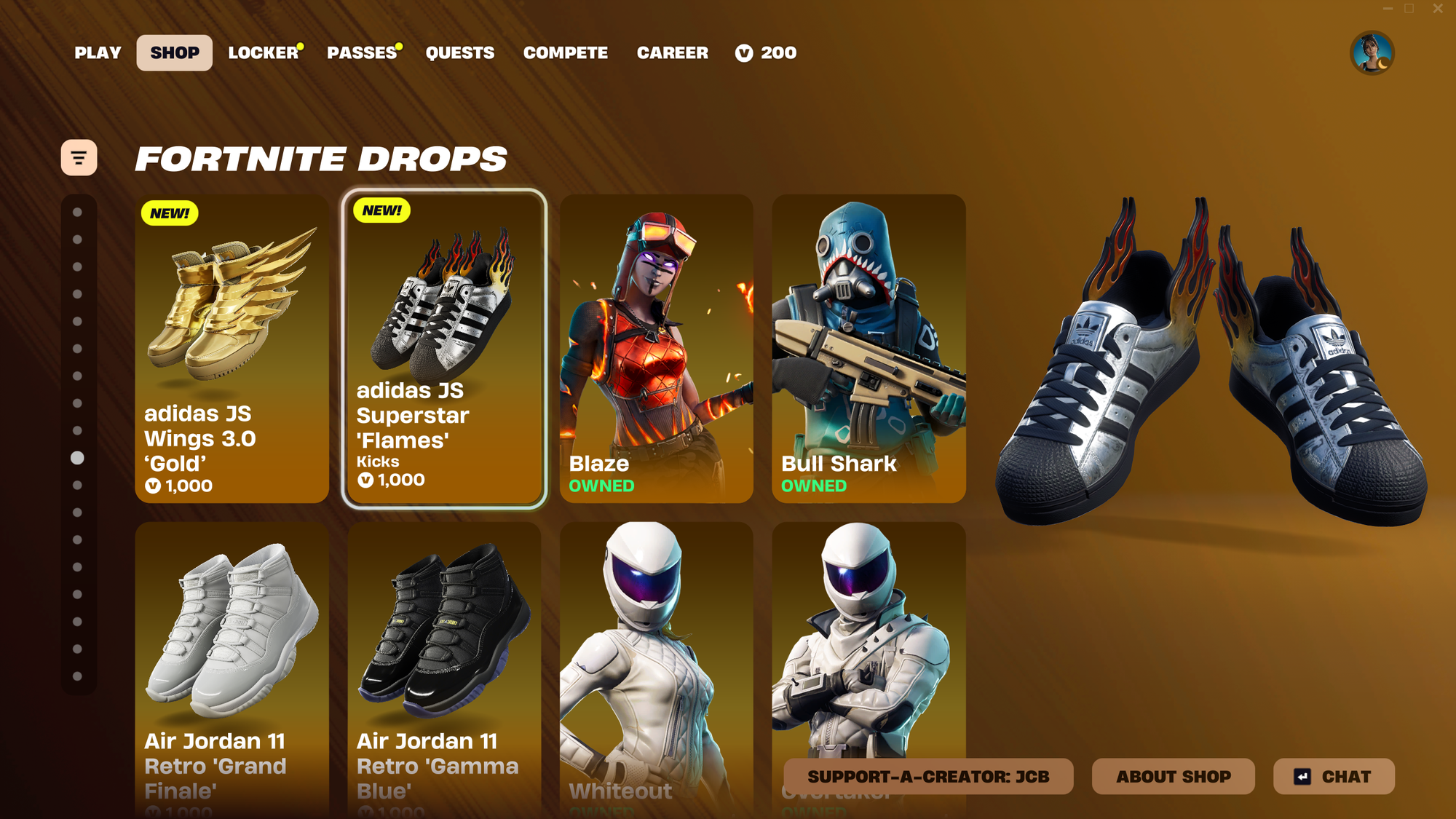Image resolution: width=1456 pixels, height=819 pixels.
Task: Open the COMPETE menu item
Action: 566,52
